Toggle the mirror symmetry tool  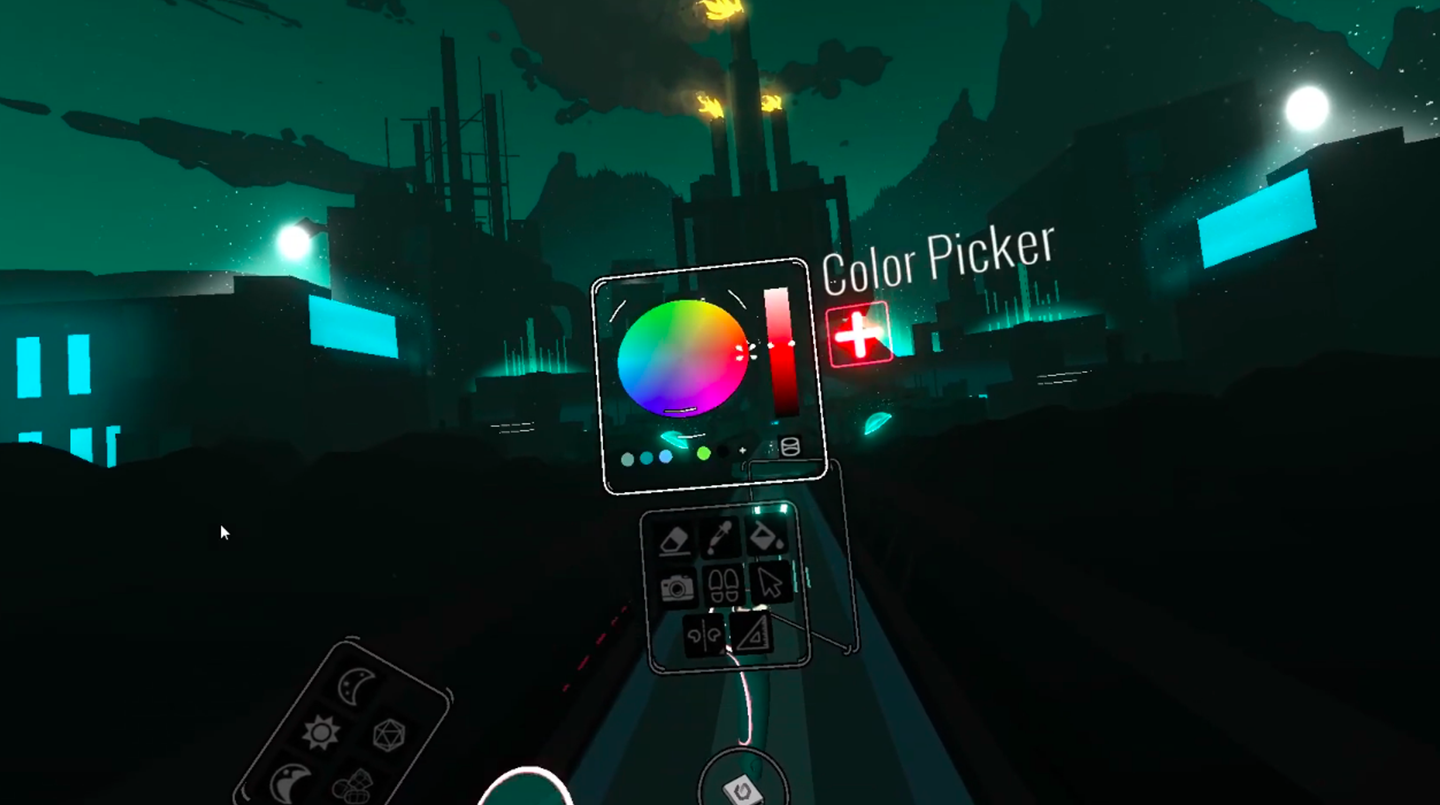tap(704, 635)
